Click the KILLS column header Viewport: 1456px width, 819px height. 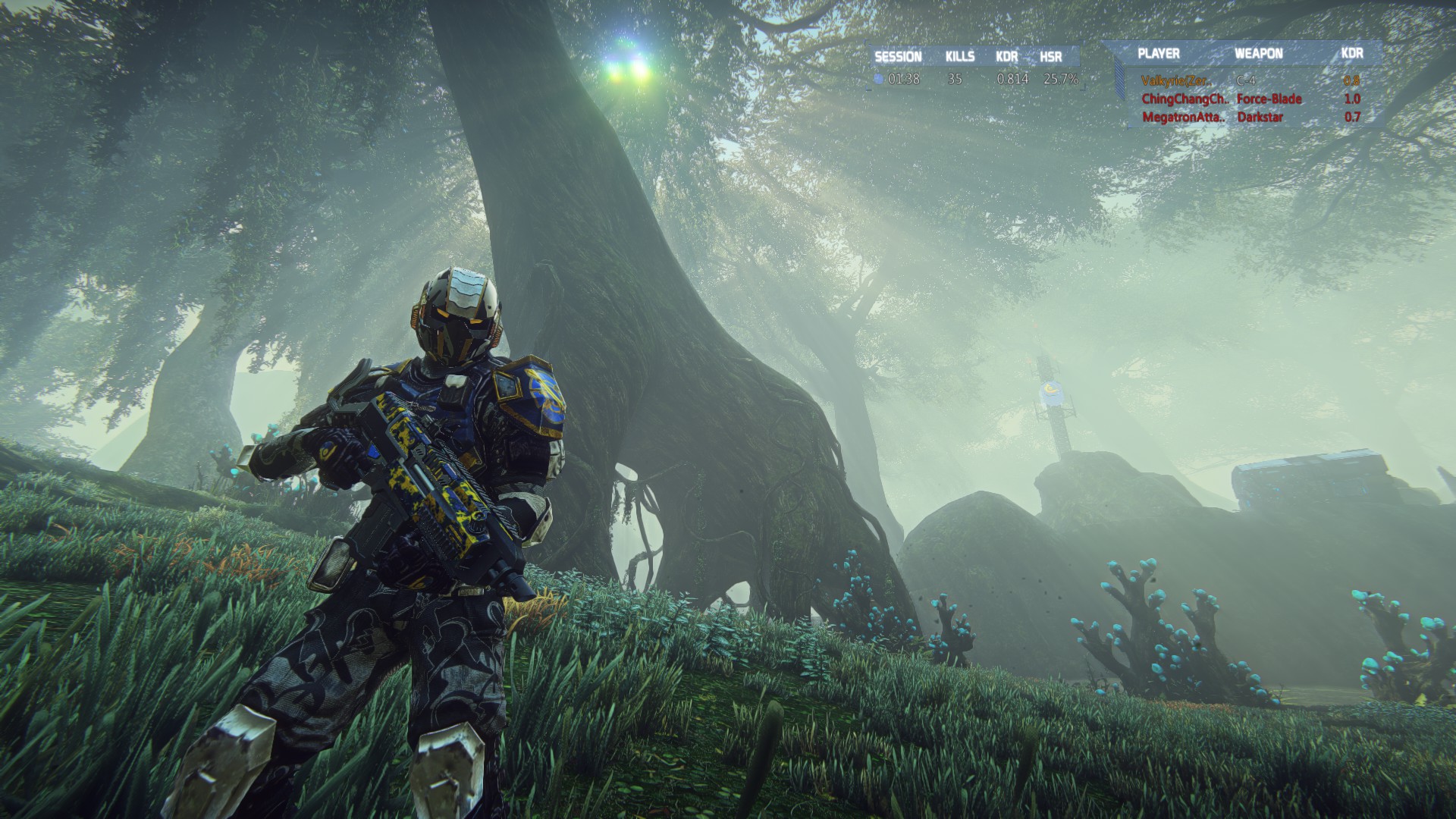[959, 57]
